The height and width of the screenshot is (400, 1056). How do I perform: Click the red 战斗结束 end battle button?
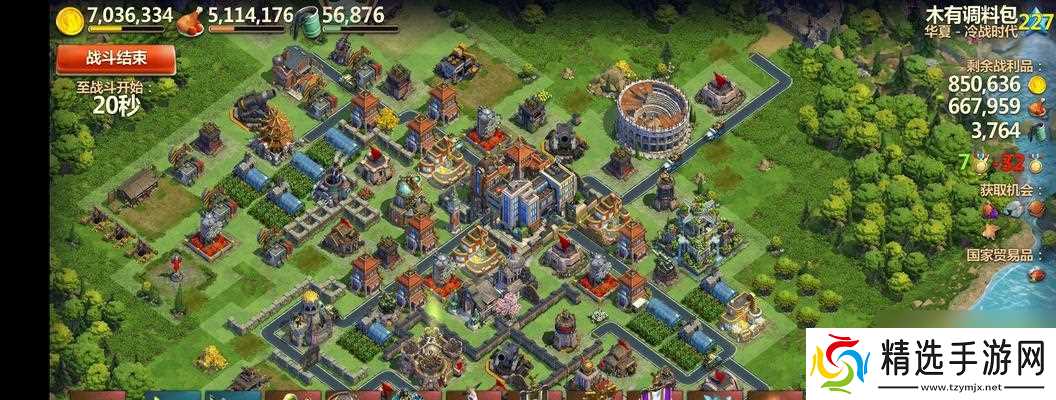(x=116, y=58)
